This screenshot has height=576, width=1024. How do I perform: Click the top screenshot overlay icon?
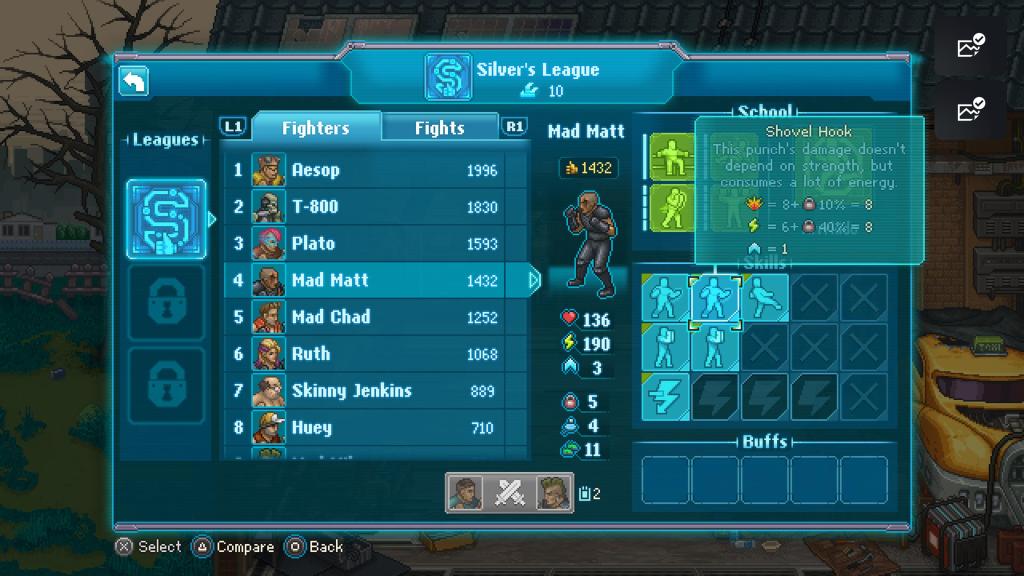pyautogui.click(x=971, y=47)
